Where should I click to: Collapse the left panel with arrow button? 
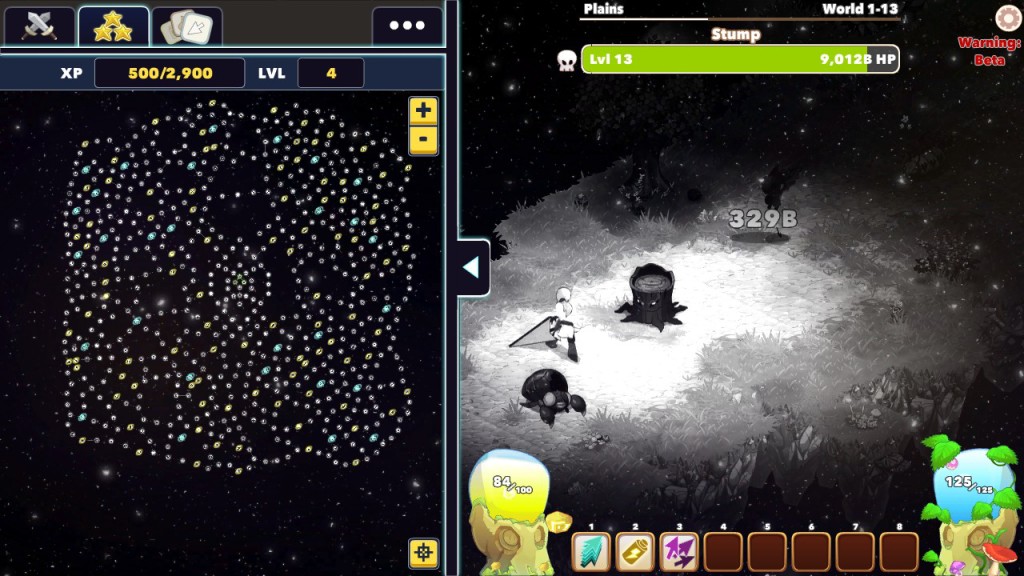click(x=472, y=268)
